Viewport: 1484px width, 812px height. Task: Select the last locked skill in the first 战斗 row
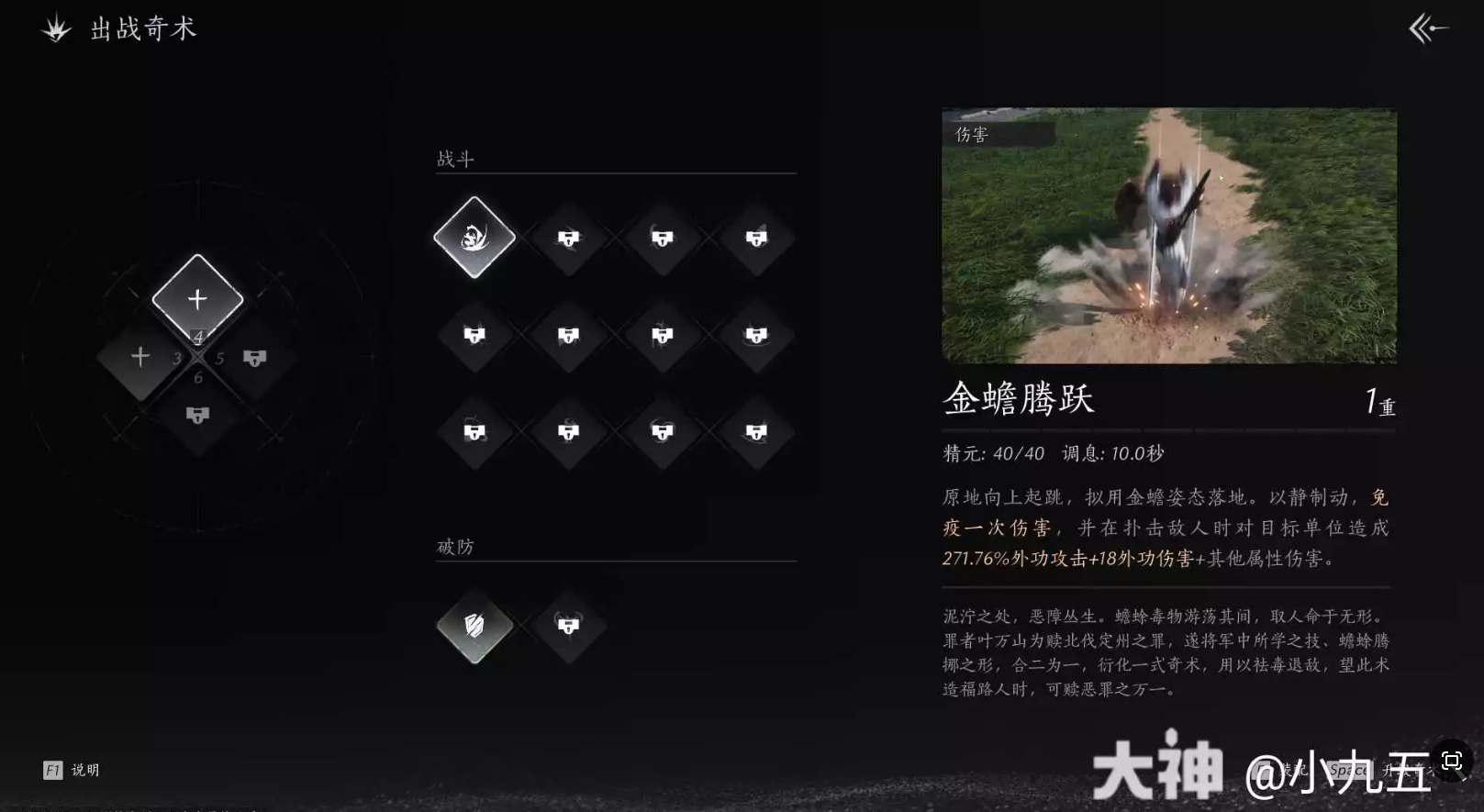[757, 239]
